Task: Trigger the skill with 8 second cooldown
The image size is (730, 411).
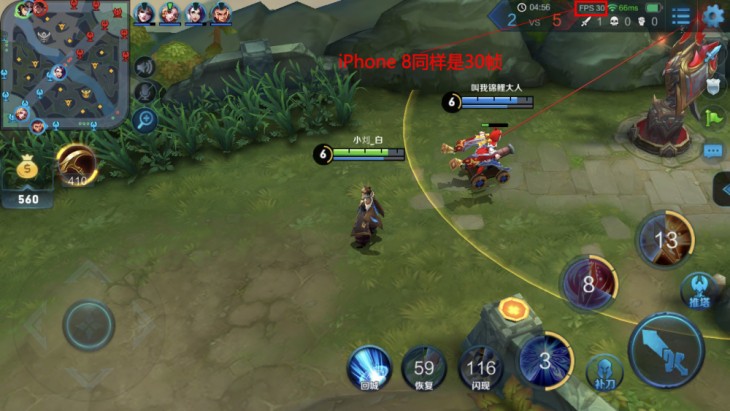Action: coord(588,283)
